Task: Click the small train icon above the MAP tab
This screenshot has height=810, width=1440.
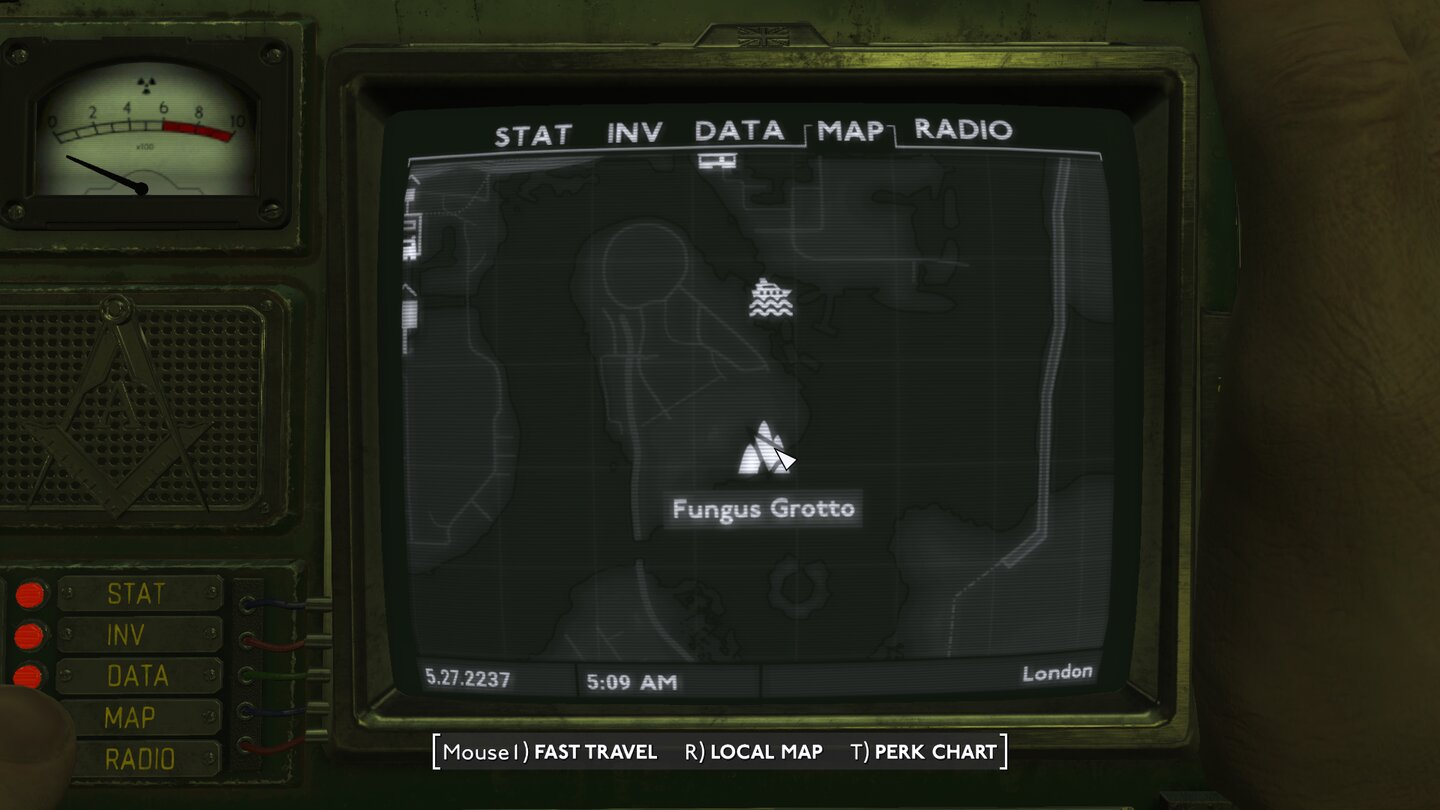Action: point(716,160)
